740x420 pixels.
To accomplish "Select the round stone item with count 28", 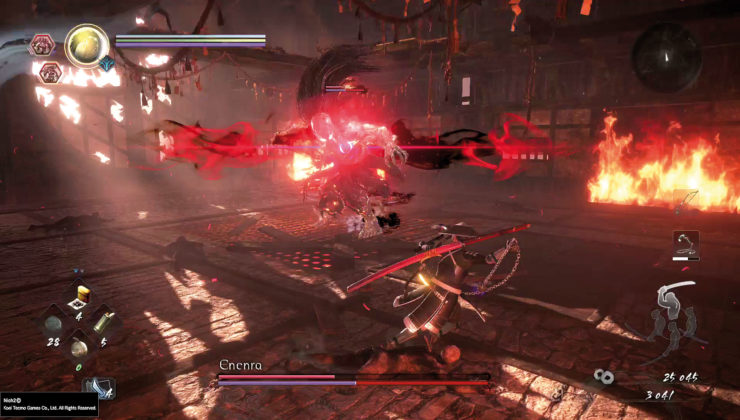I will click(52, 324).
